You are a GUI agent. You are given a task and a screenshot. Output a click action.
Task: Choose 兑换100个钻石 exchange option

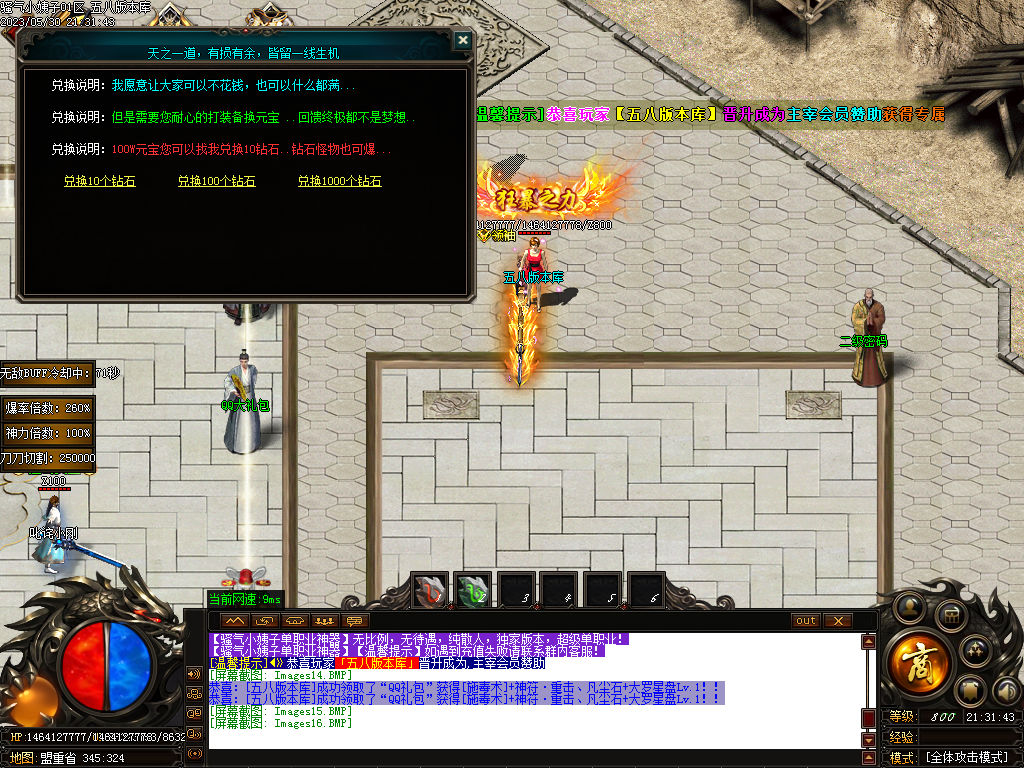click(216, 182)
